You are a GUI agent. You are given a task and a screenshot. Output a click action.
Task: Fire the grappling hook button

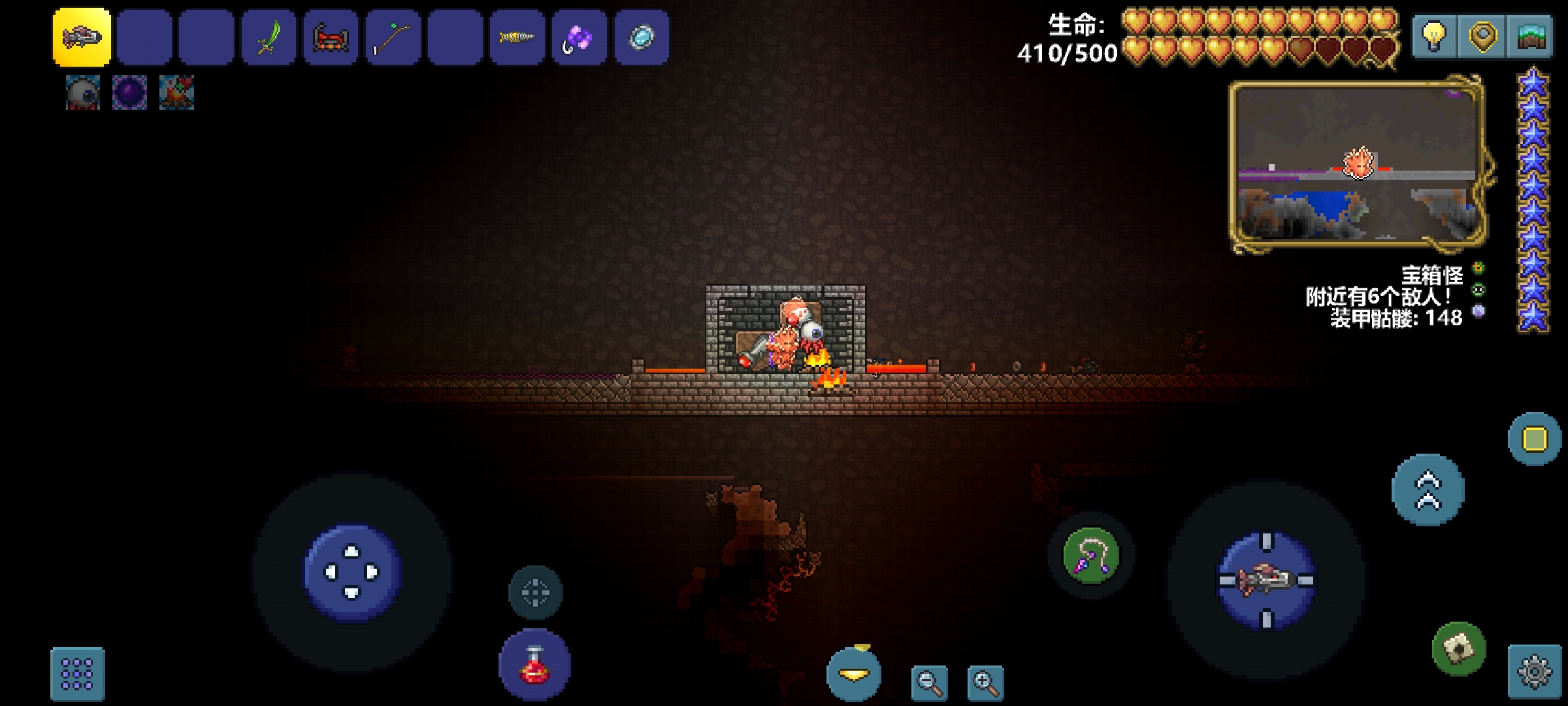(1090, 556)
